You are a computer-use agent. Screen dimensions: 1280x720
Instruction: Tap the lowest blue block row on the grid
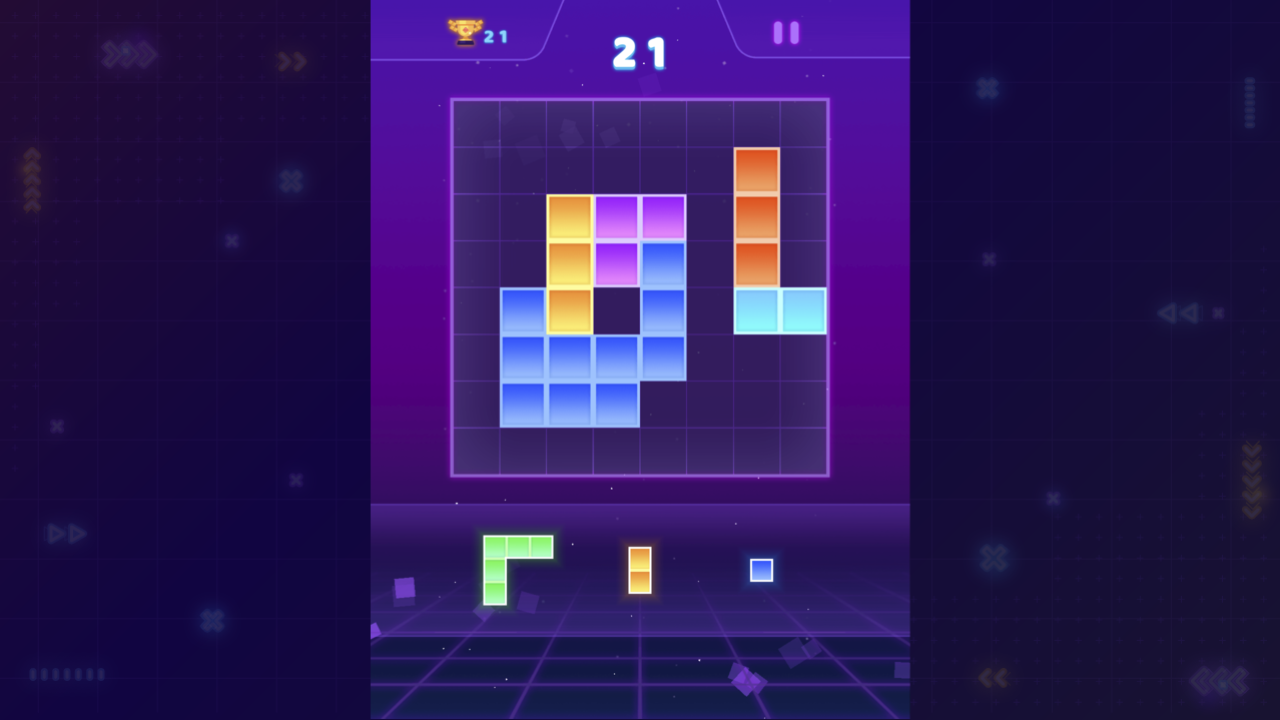pos(570,405)
